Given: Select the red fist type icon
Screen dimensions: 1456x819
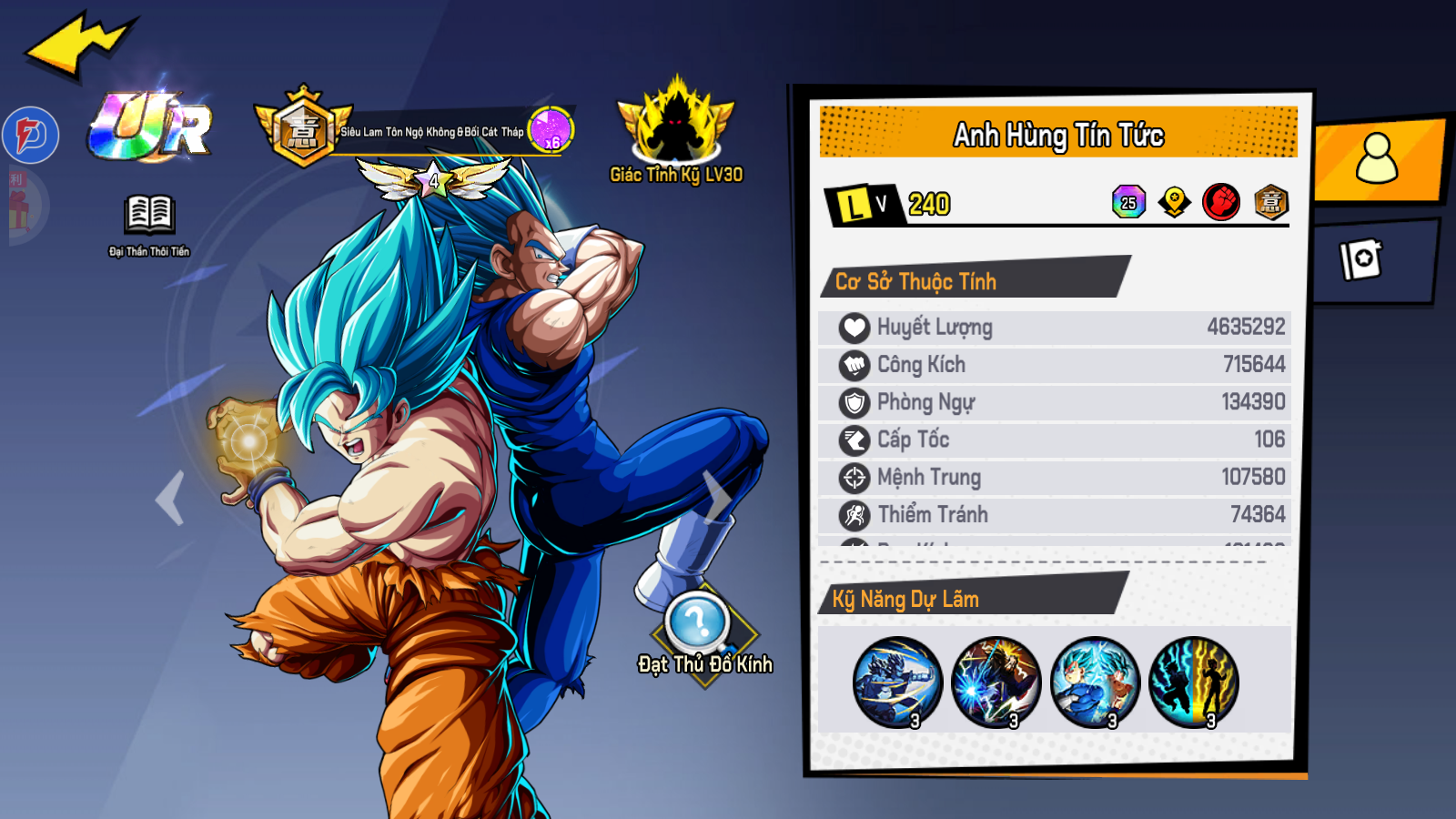Looking at the screenshot, I should [1221, 202].
